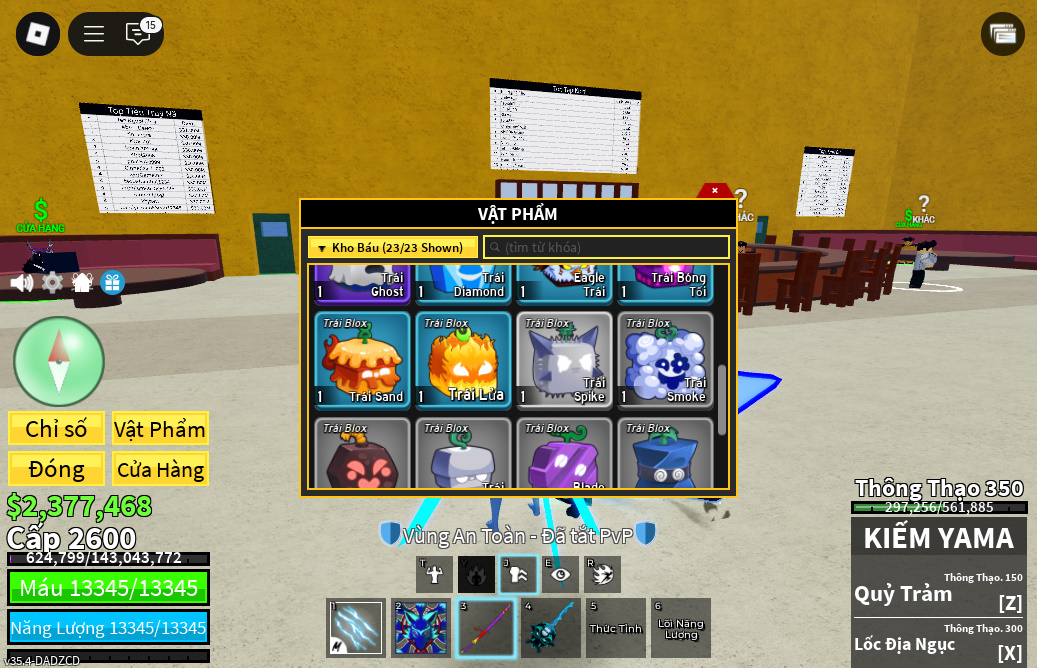Toggle the sound speaker icon

pyautogui.click(x=21, y=283)
